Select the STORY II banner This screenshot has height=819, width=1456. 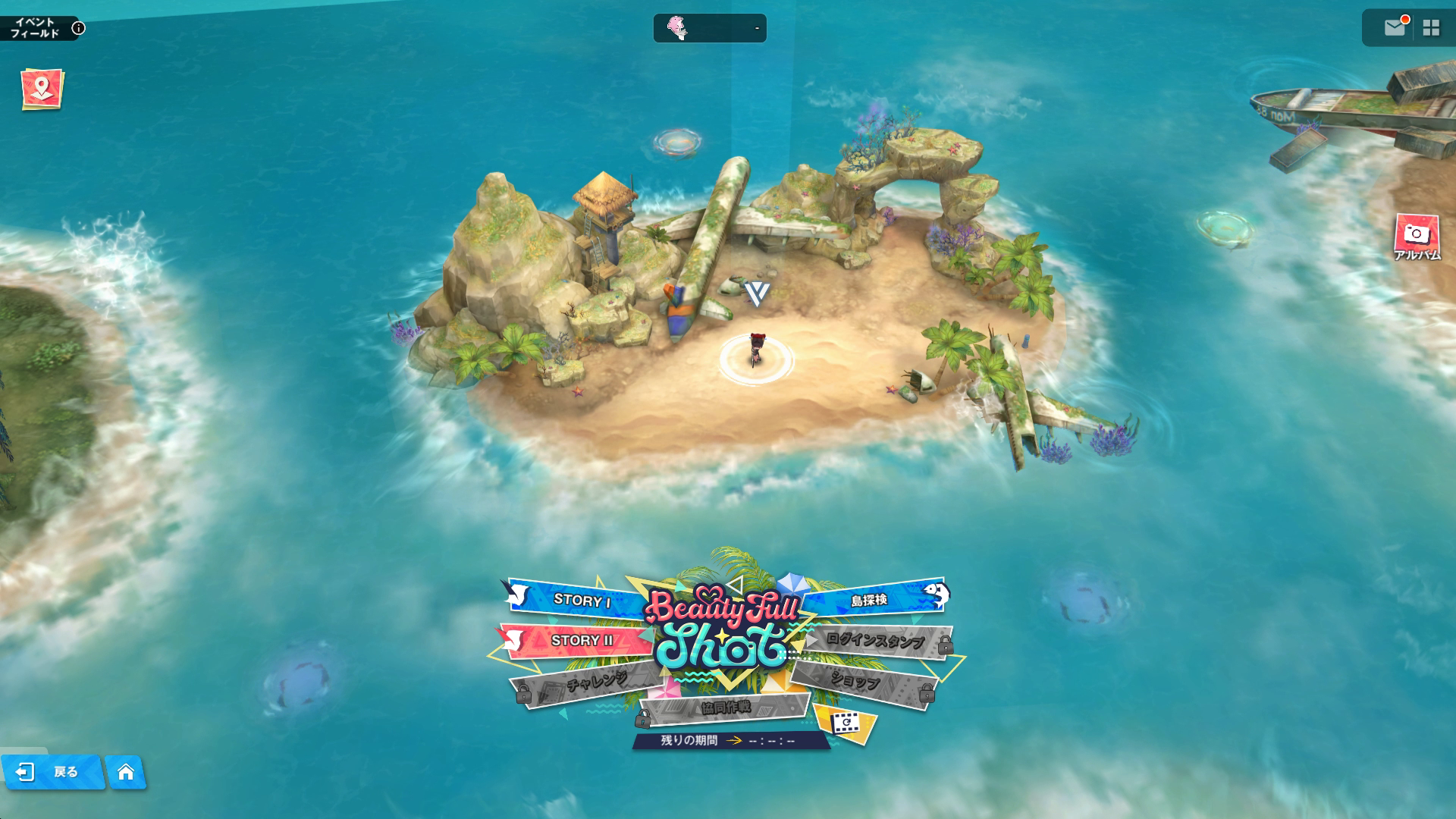pyautogui.click(x=581, y=641)
